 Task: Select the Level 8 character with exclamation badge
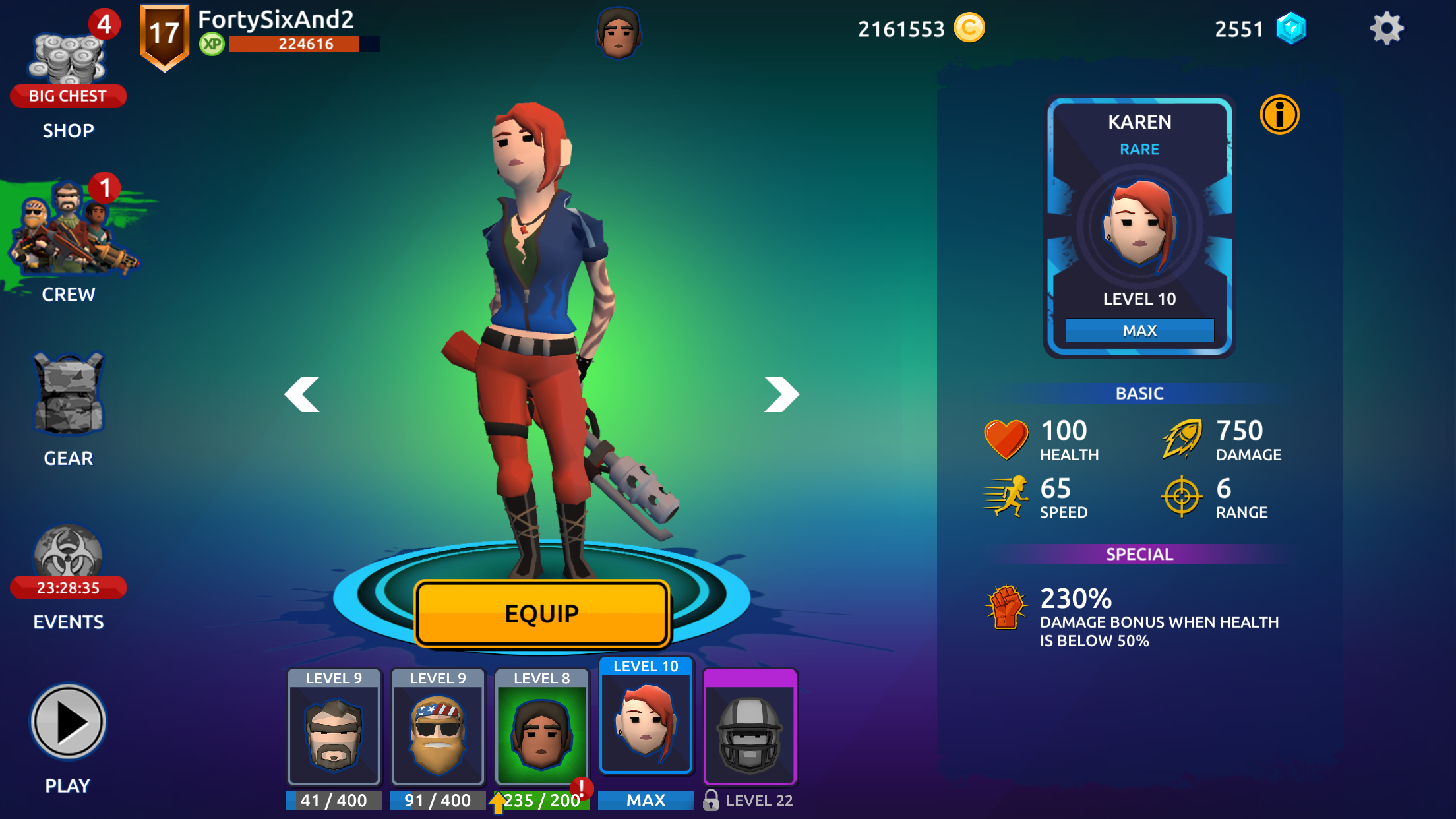[x=541, y=729]
